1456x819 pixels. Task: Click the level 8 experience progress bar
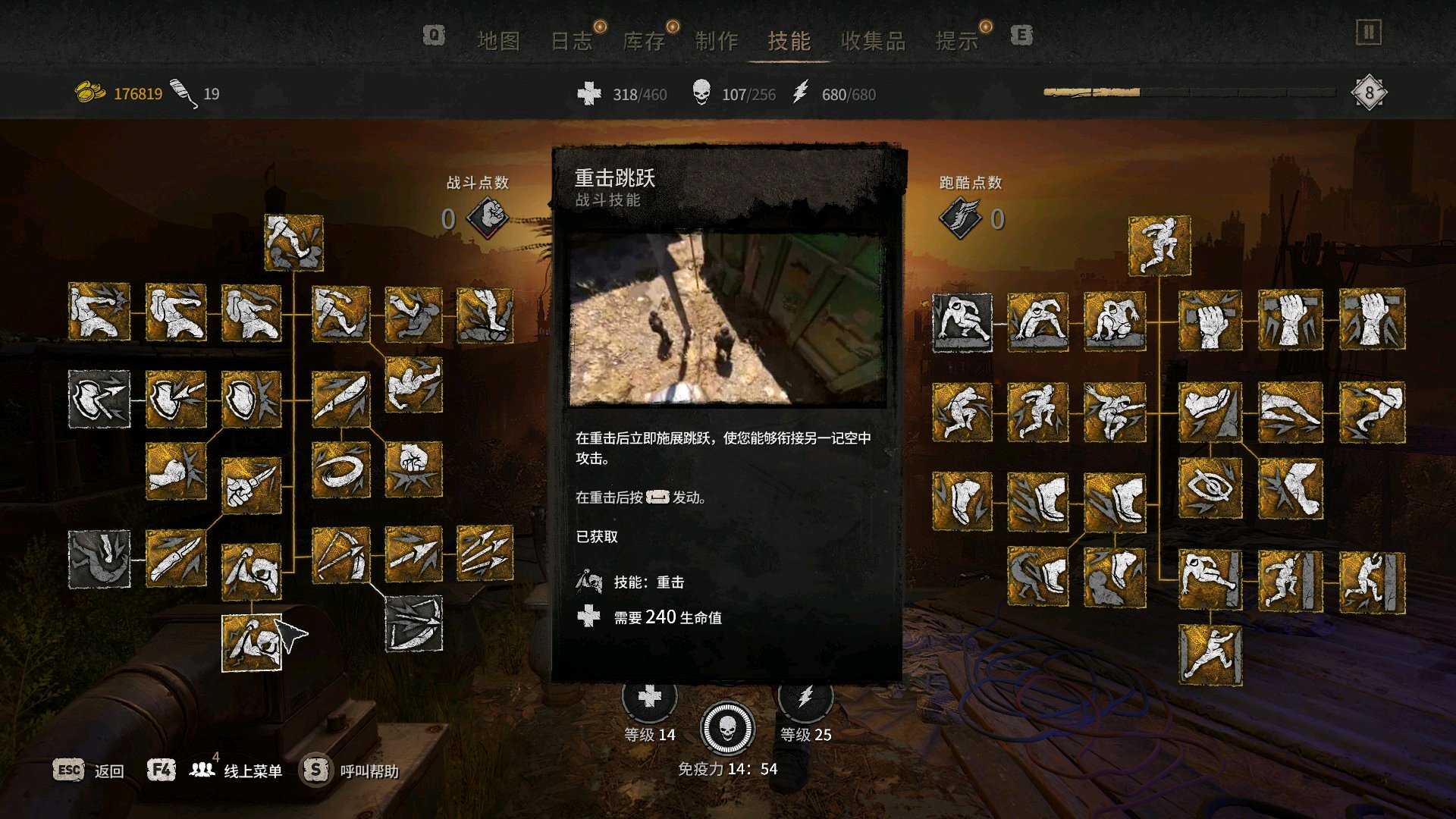point(1191,91)
